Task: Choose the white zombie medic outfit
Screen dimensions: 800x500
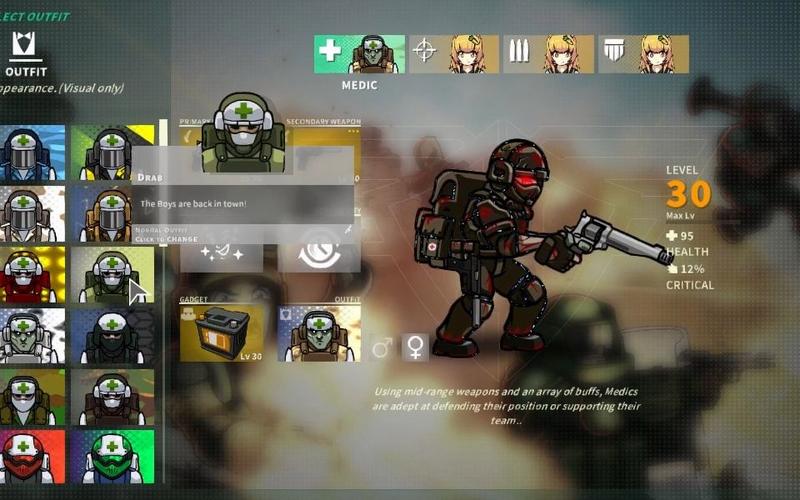Action: 33,335
